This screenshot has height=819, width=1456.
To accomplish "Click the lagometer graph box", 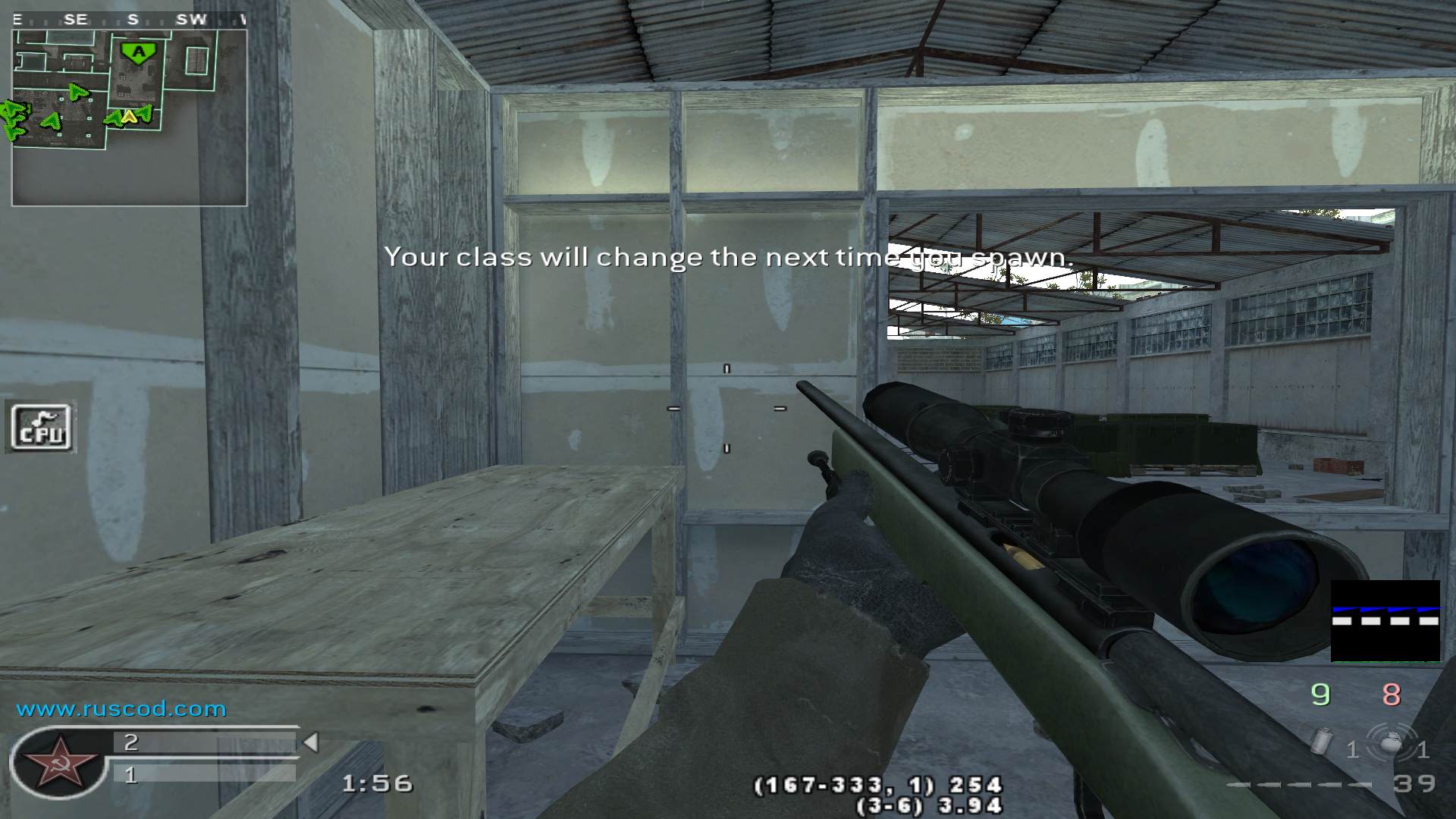I will tap(1385, 620).
